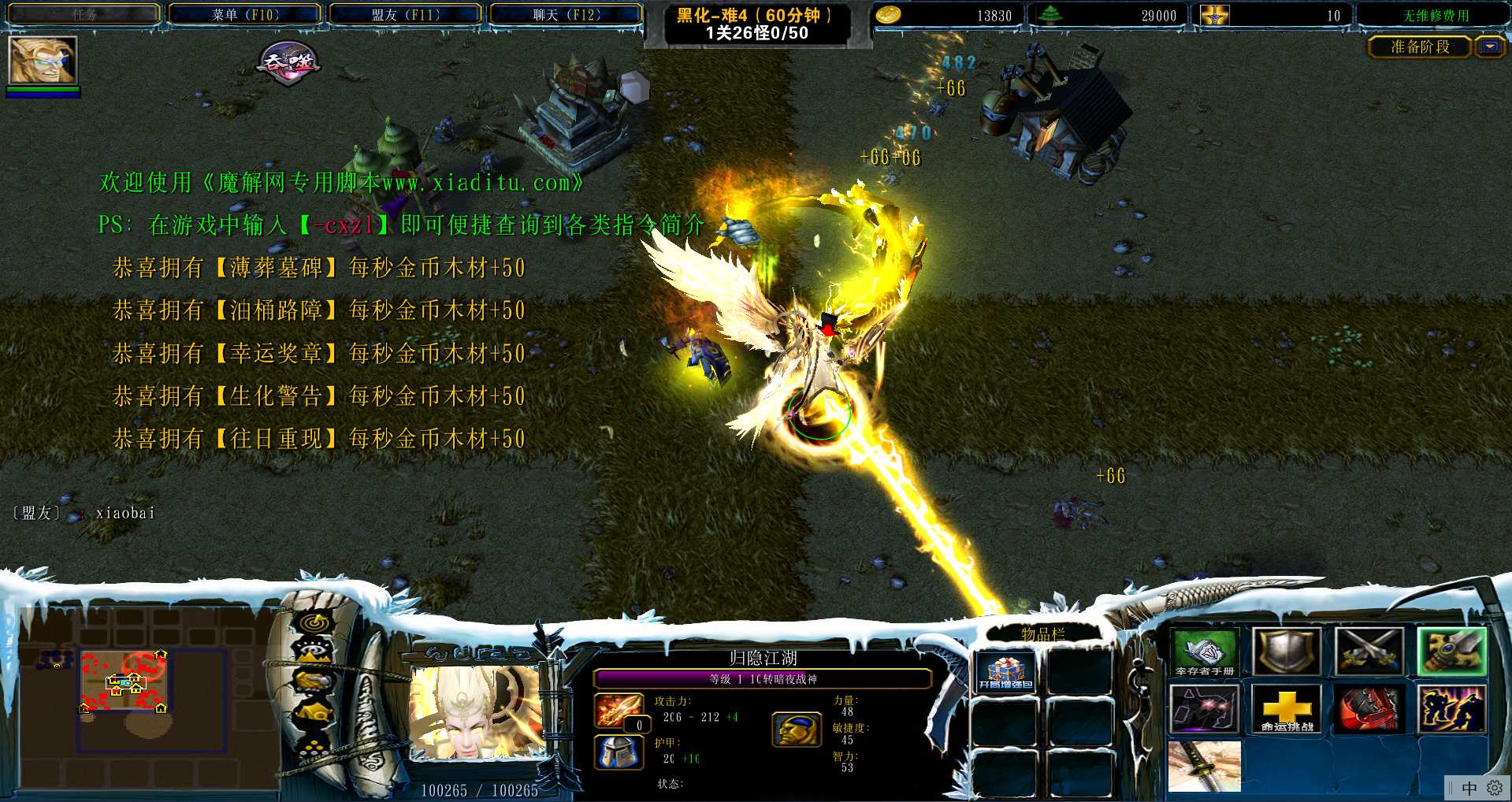Activate the red armored warrior ability icon

tap(1369, 709)
